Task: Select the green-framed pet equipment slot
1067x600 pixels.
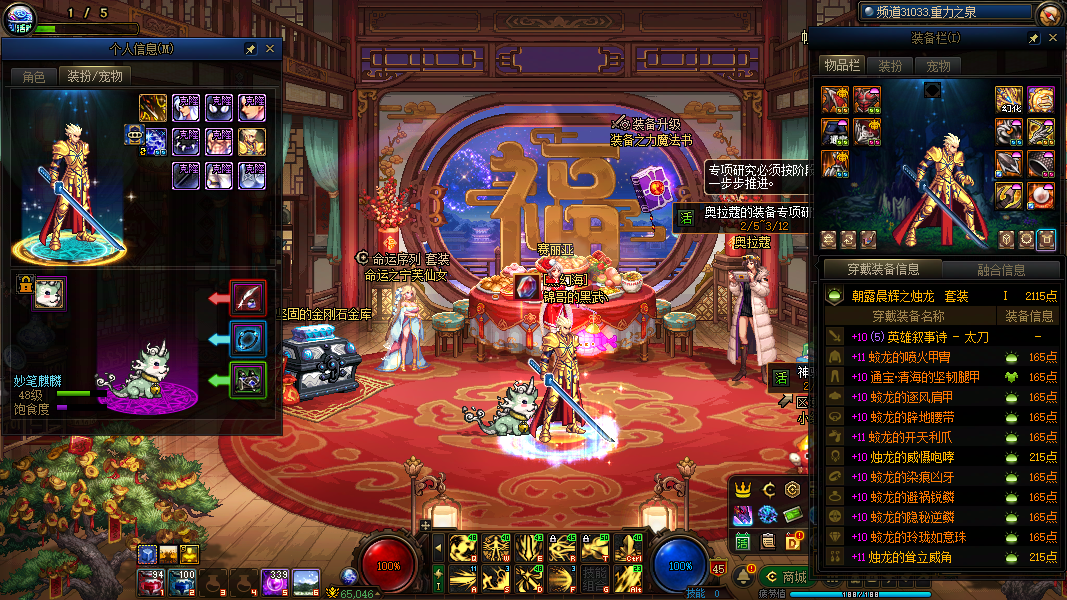Action: click(x=248, y=380)
